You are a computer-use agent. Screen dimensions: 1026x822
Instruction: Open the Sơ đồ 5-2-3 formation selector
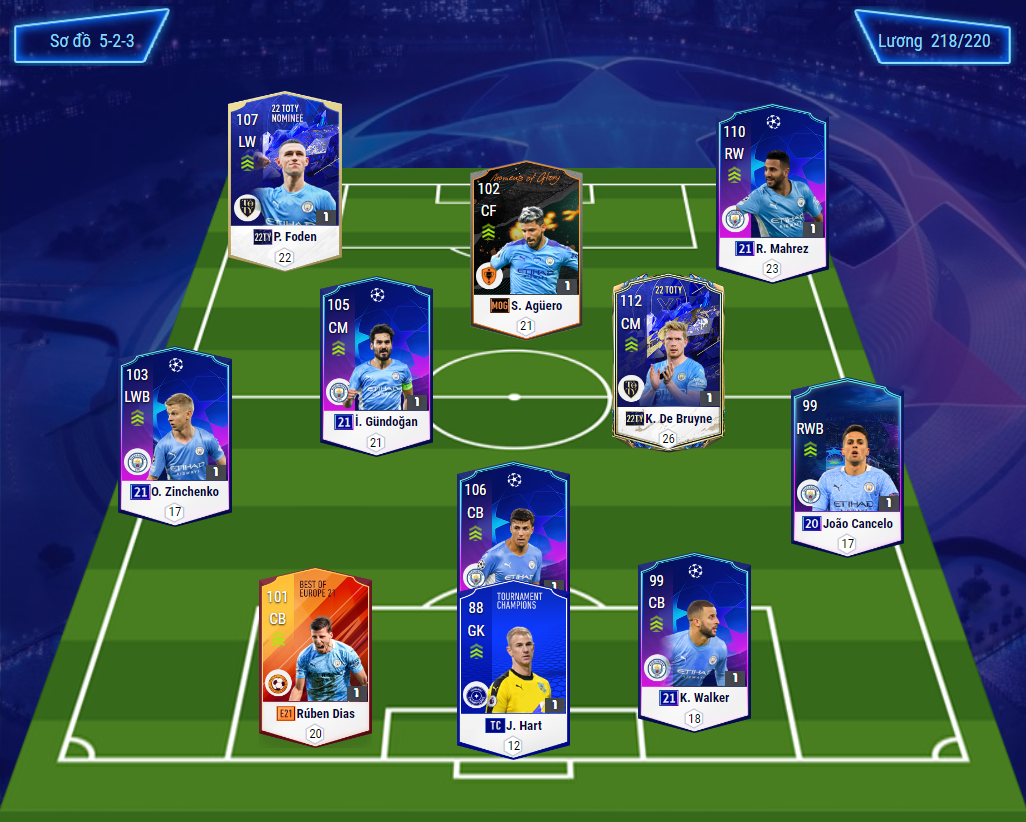(x=91, y=42)
